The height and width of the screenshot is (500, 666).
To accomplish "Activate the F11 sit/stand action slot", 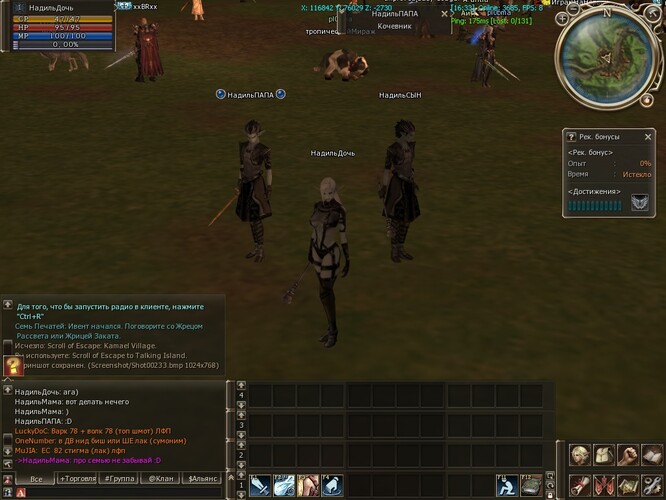I will click(507, 485).
